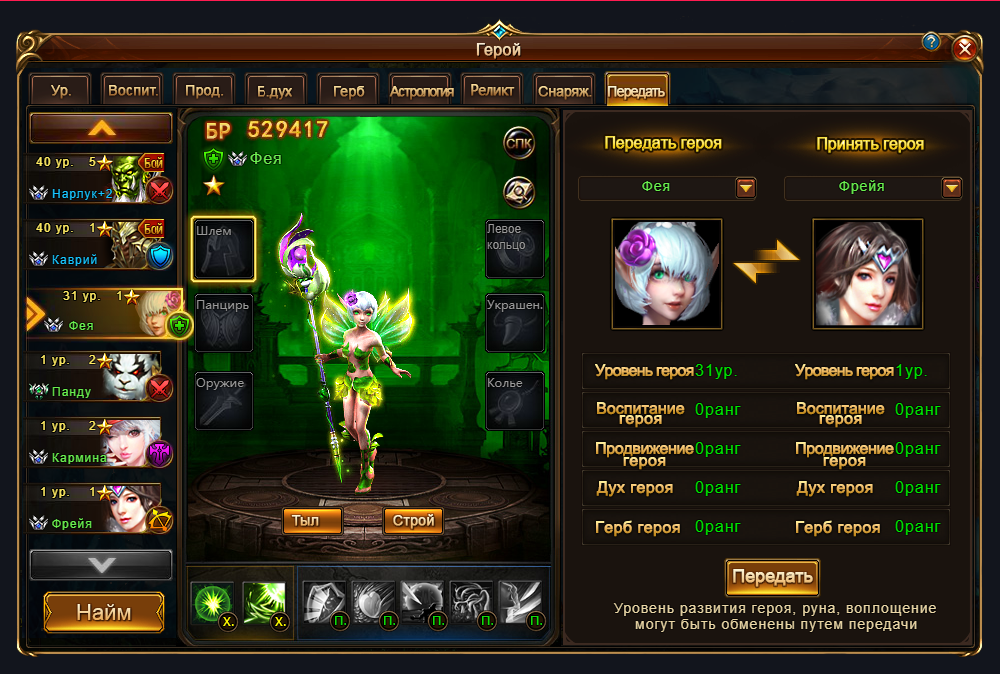This screenshot has height=674, width=1000.
Task: Select the Шлем equipment slot
Action: 223,249
